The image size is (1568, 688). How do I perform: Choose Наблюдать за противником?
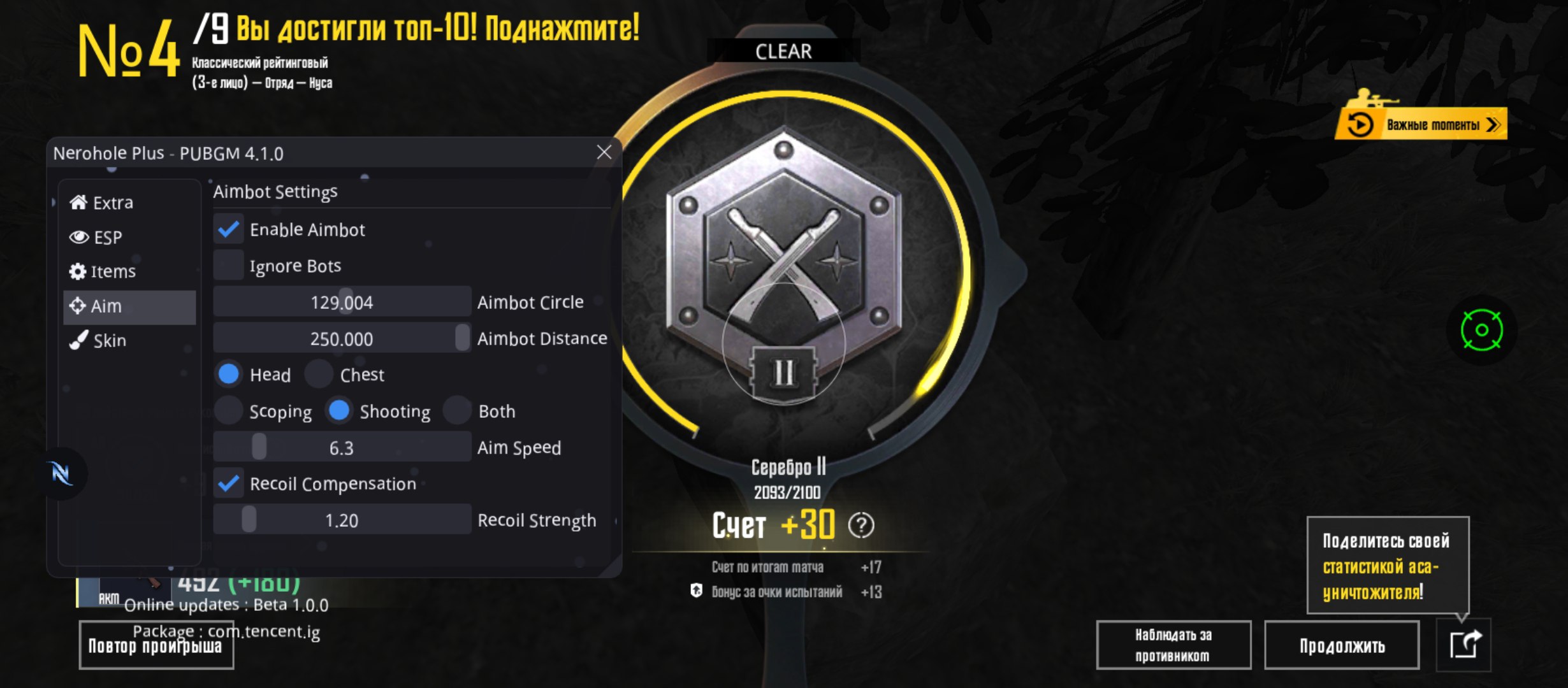(1173, 645)
